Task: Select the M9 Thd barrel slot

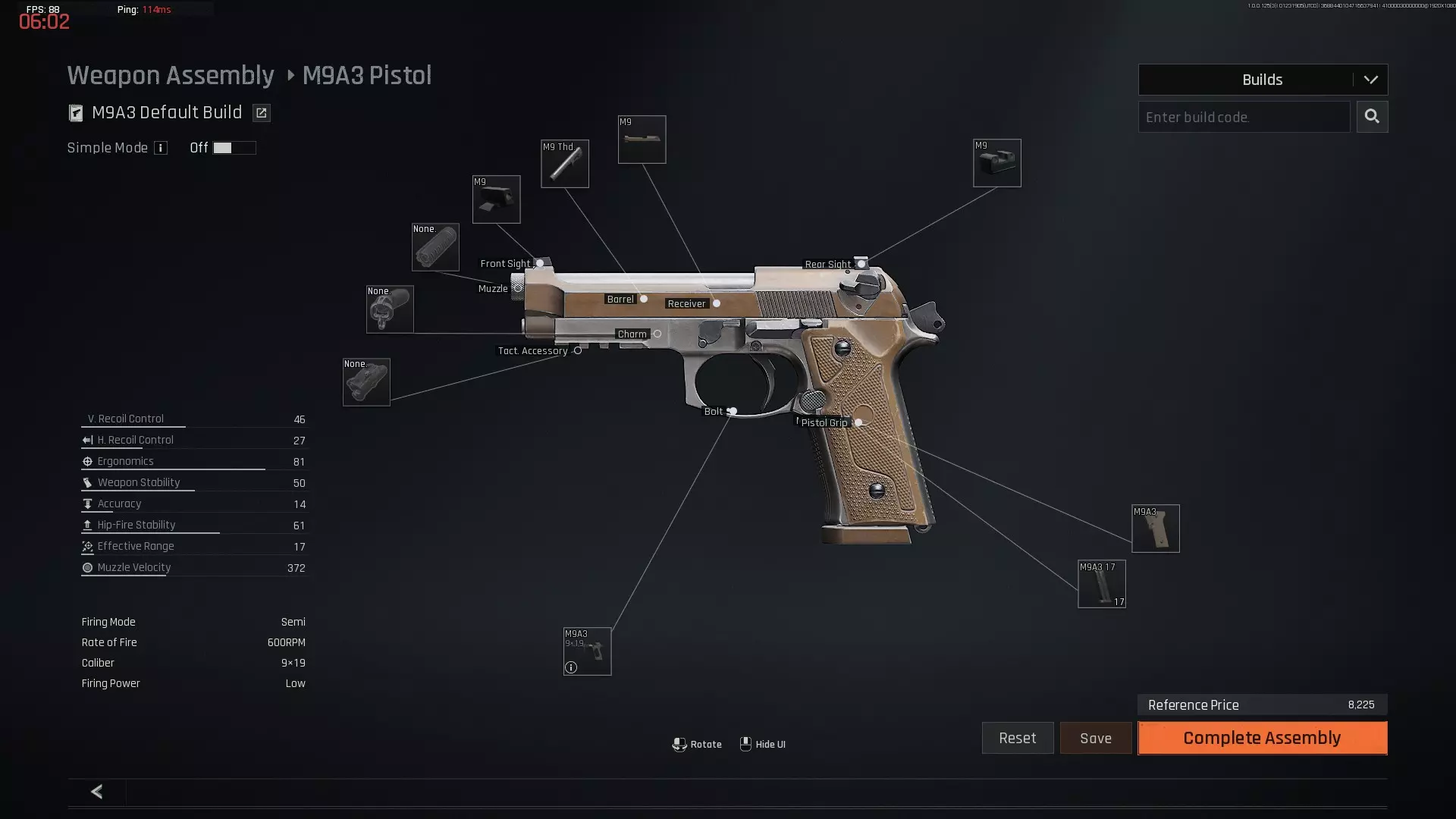Action: pyautogui.click(x=564, y=164)
